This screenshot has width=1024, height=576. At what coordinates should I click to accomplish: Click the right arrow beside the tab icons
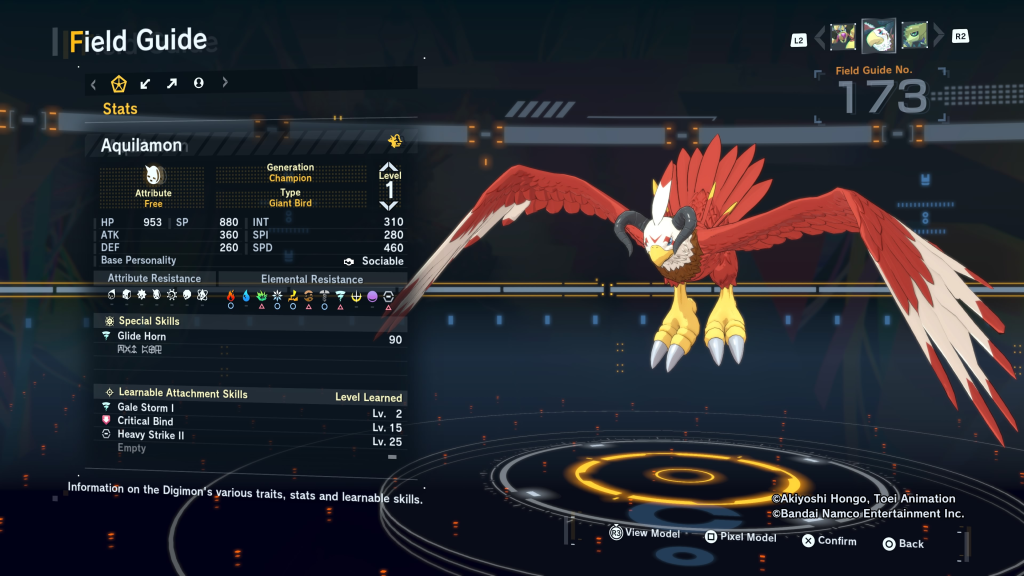pos(225,83)
